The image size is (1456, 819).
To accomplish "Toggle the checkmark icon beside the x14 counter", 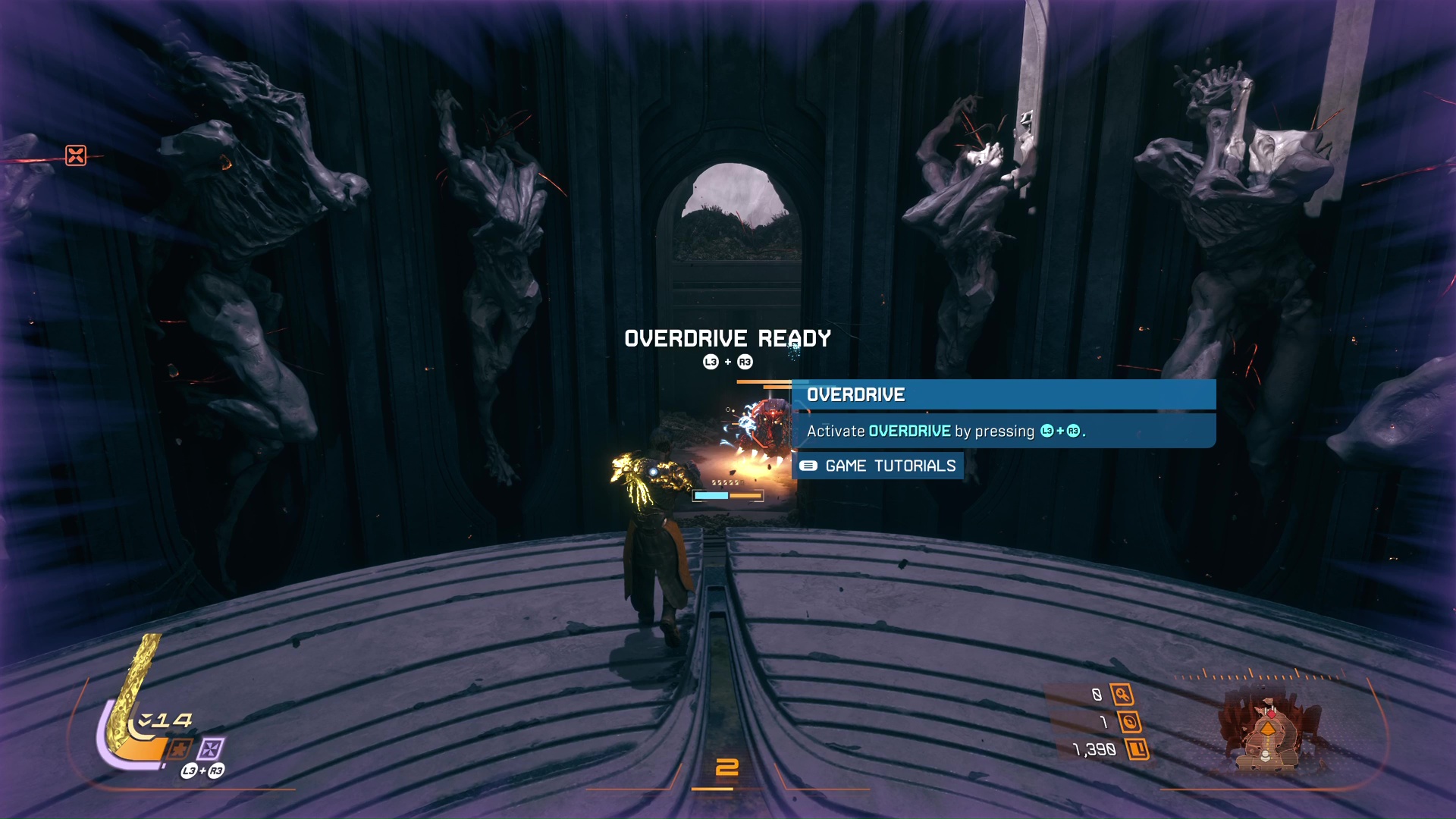I will click(146, 720).
